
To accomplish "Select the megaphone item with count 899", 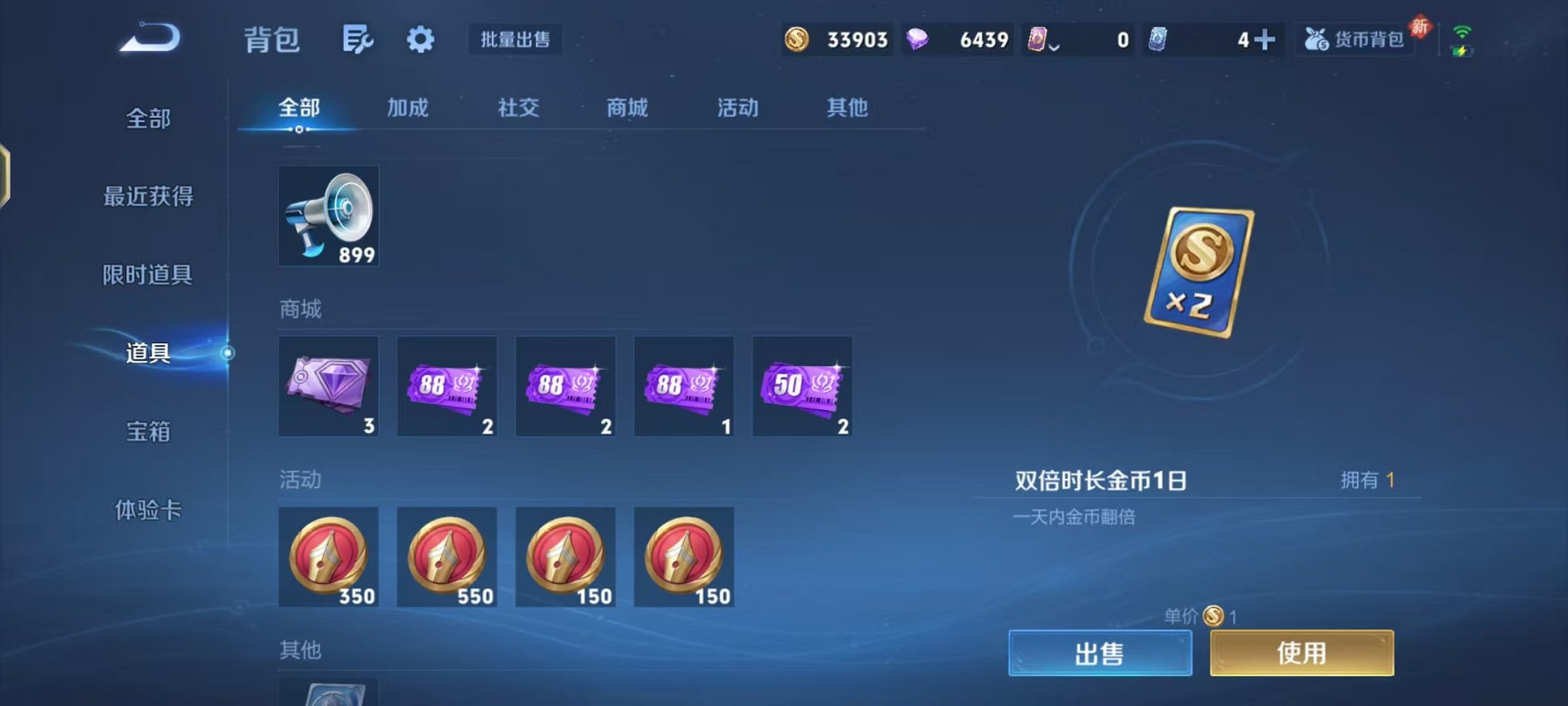I will (x=329, y=215).
